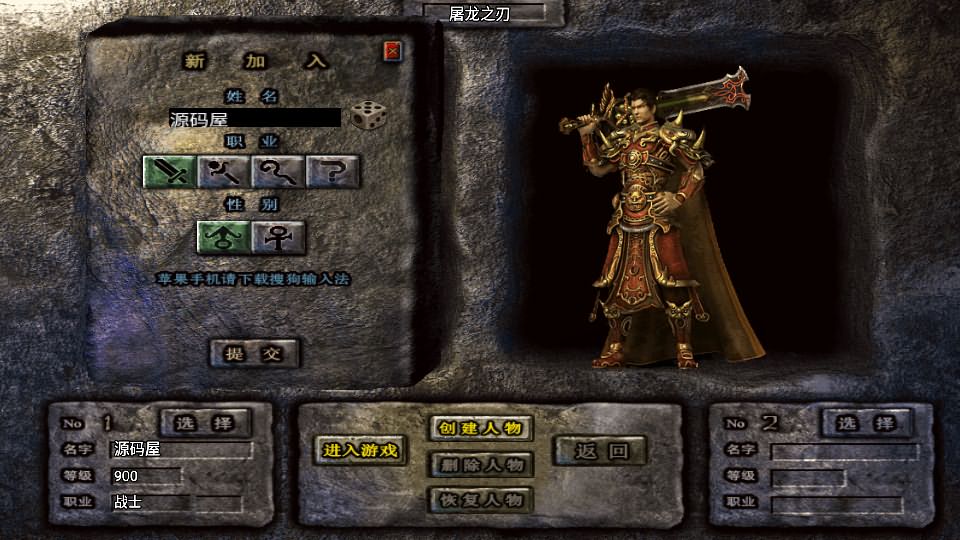Switch to the female gender symbol
The height and width of the screenshot is (540, 960).
pyautogui.click(x=278, y=237)
